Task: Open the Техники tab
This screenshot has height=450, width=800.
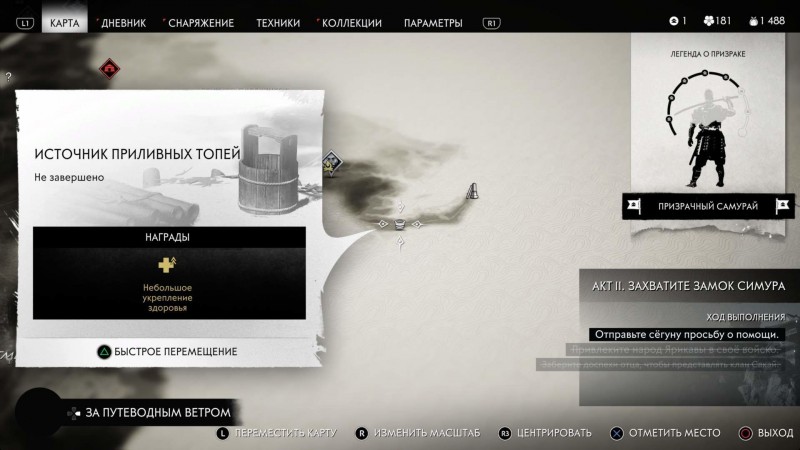Action: (278, 22)
